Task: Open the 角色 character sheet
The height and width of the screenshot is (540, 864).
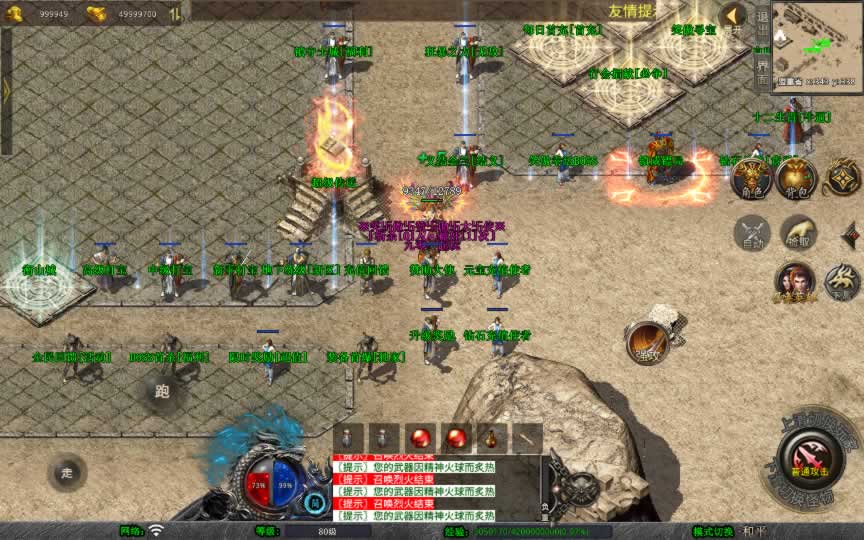Action: 750,180
